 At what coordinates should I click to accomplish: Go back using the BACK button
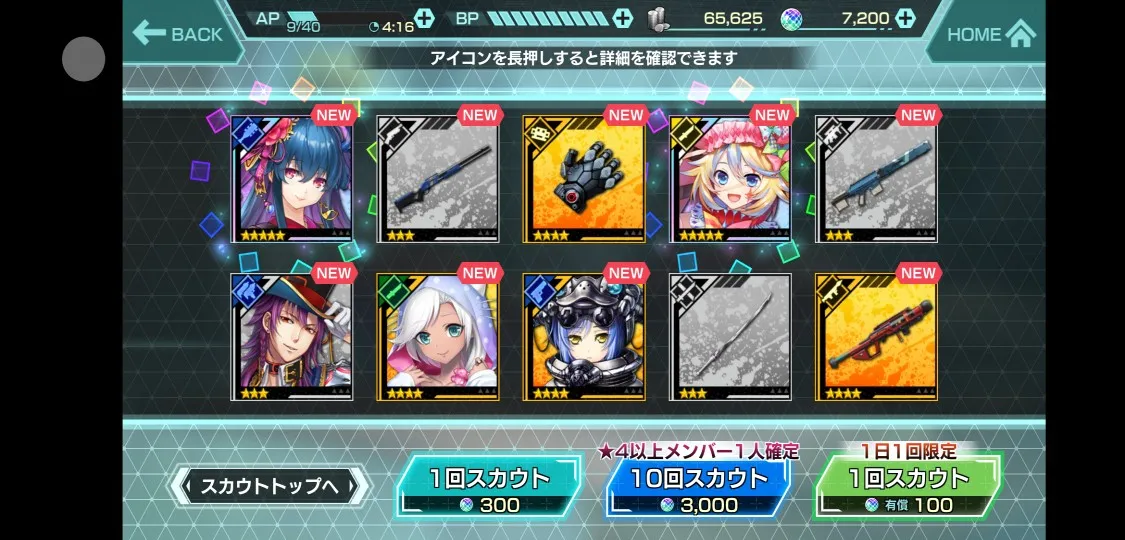[x=178, y=34]
